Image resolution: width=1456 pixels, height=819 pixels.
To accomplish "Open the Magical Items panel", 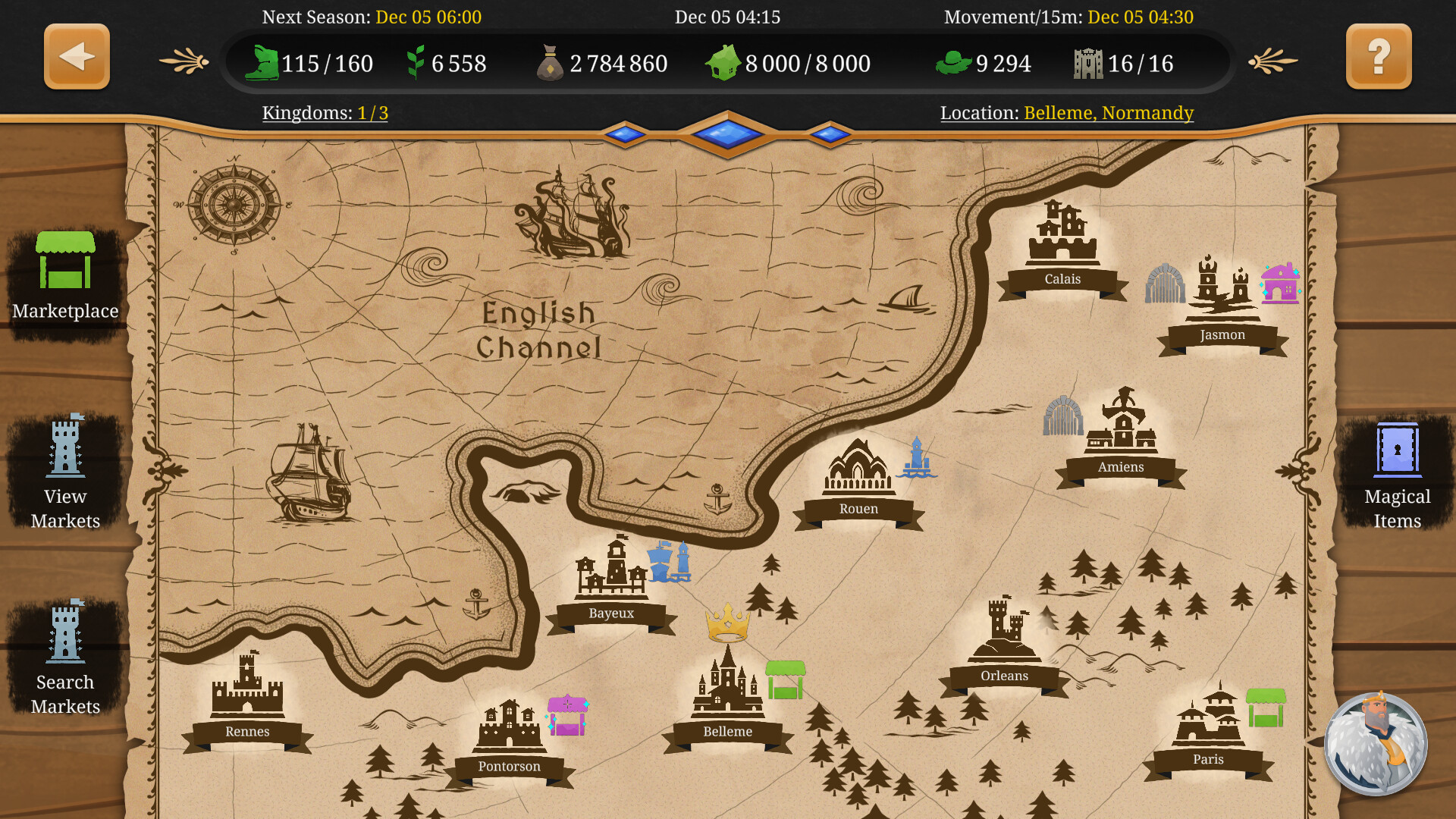I will click(x=1398, y=455).
